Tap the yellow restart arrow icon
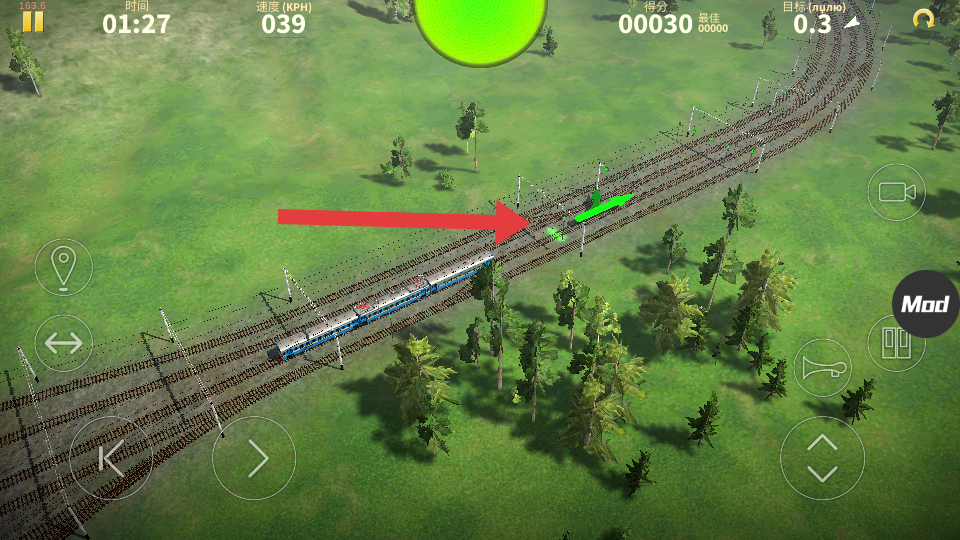The height and width of the screenshot is (540, 960). point(923,19)
